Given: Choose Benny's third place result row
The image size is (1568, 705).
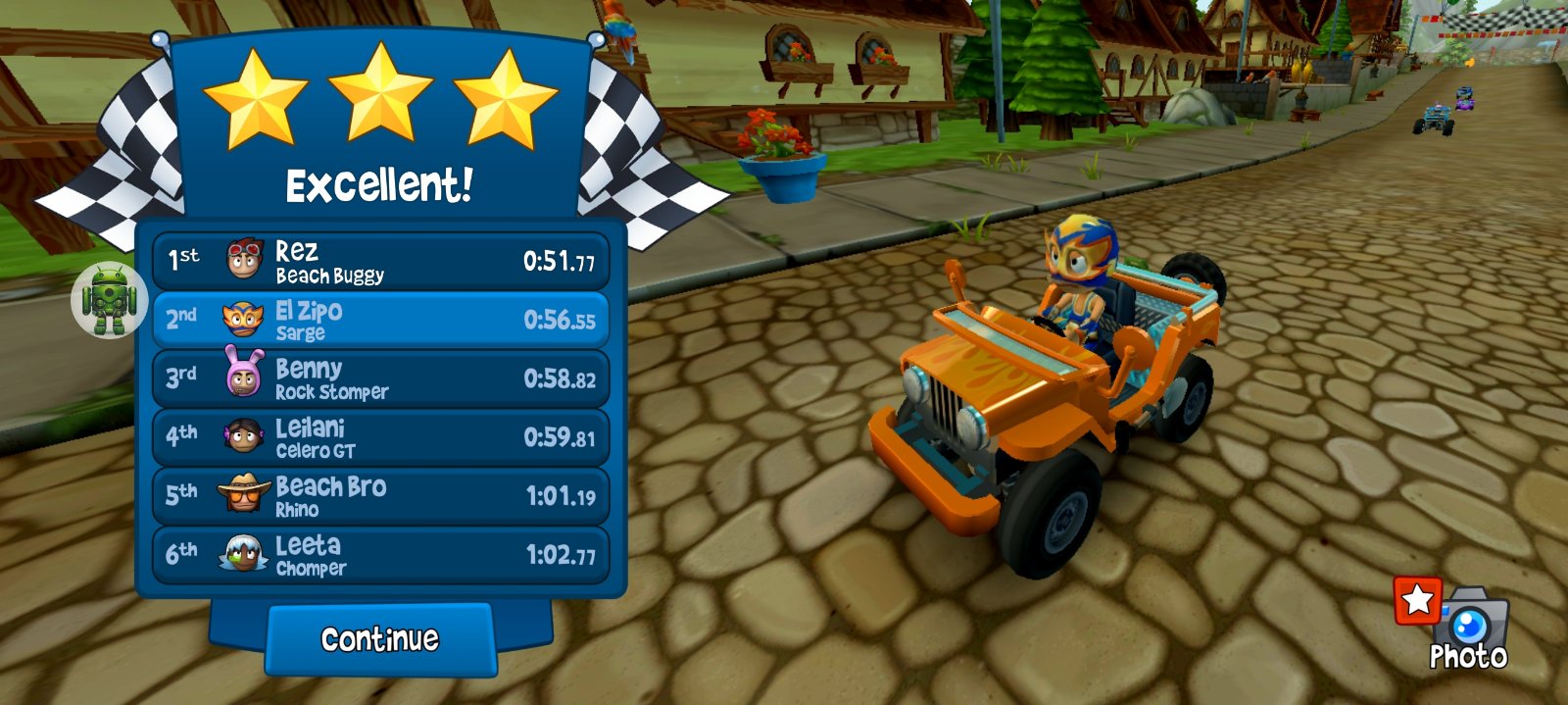Looking at the screenshot, I should (380, 379).
